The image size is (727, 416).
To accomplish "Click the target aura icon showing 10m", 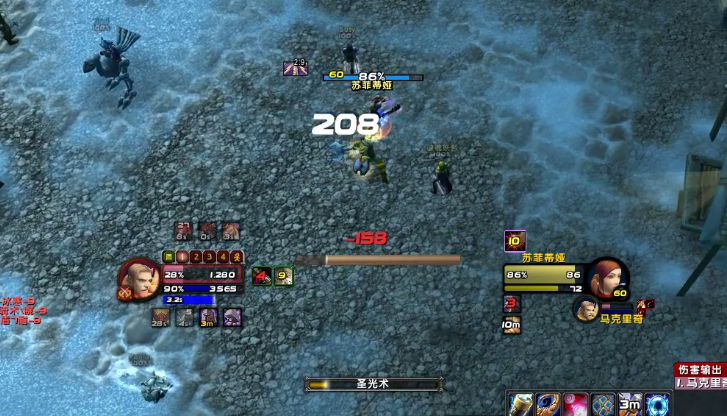I will 512,324.
